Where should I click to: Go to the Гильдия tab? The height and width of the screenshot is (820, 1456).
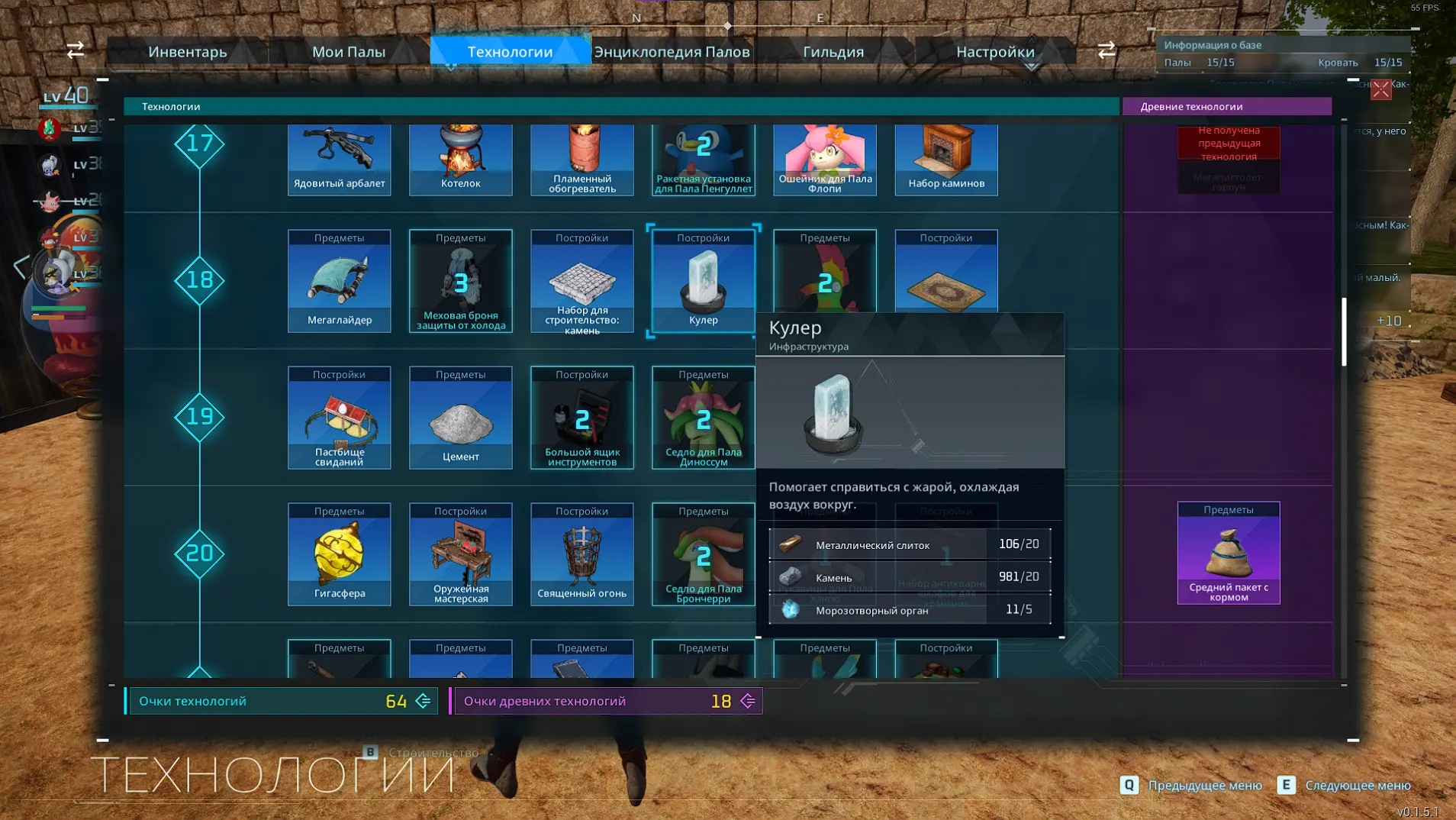(833, 52)
